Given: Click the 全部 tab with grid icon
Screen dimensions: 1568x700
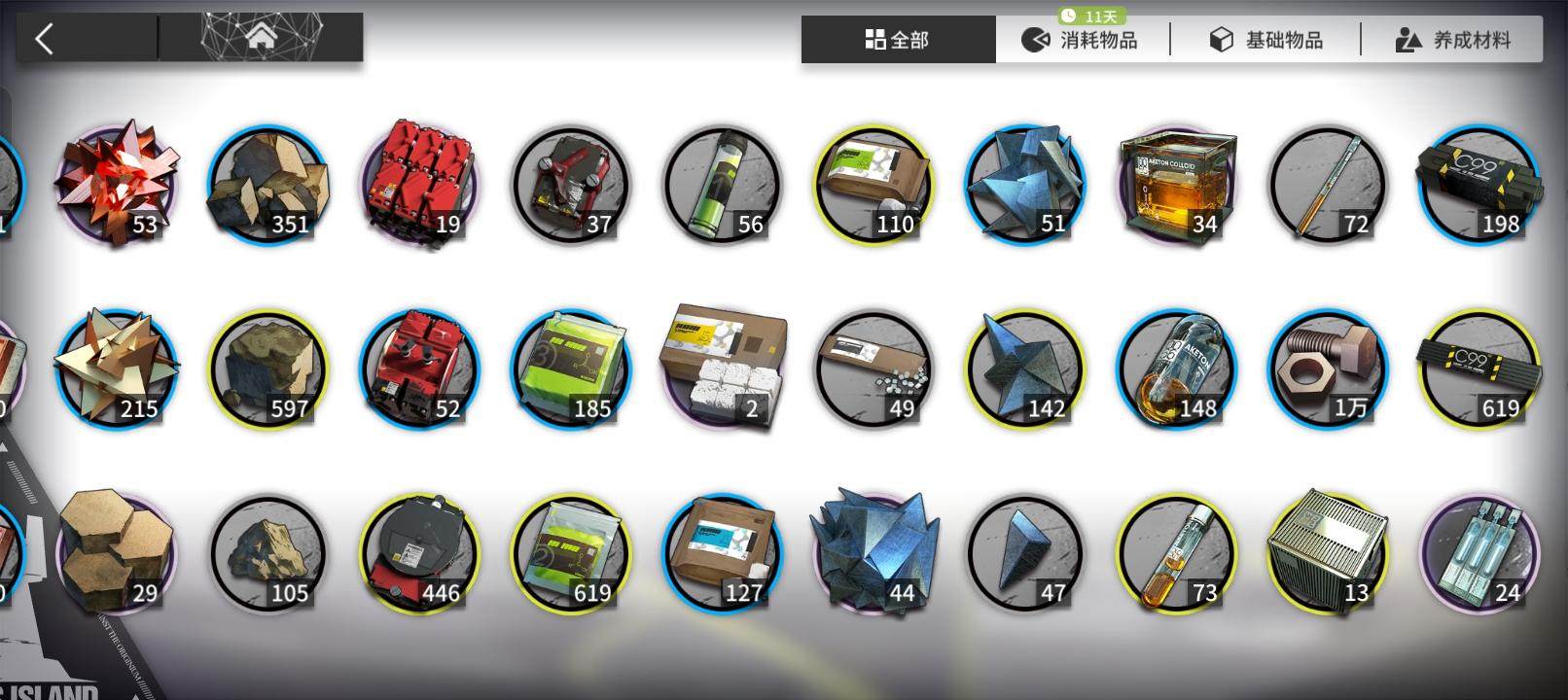Looking at the screenshot, I should 896,39.
